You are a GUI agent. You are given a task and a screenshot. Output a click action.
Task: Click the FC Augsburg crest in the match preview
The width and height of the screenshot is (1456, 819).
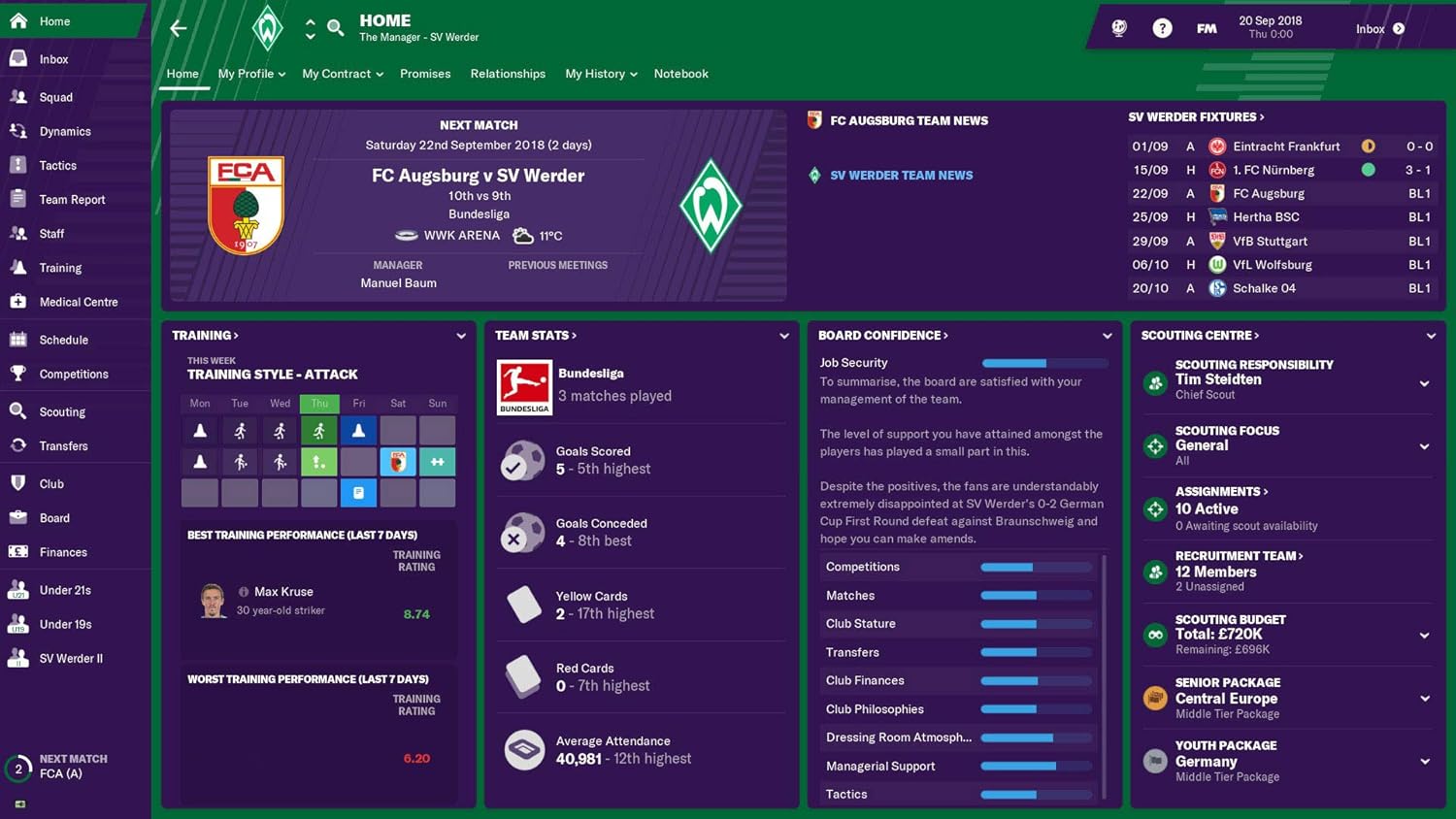[x=246, y=203]
